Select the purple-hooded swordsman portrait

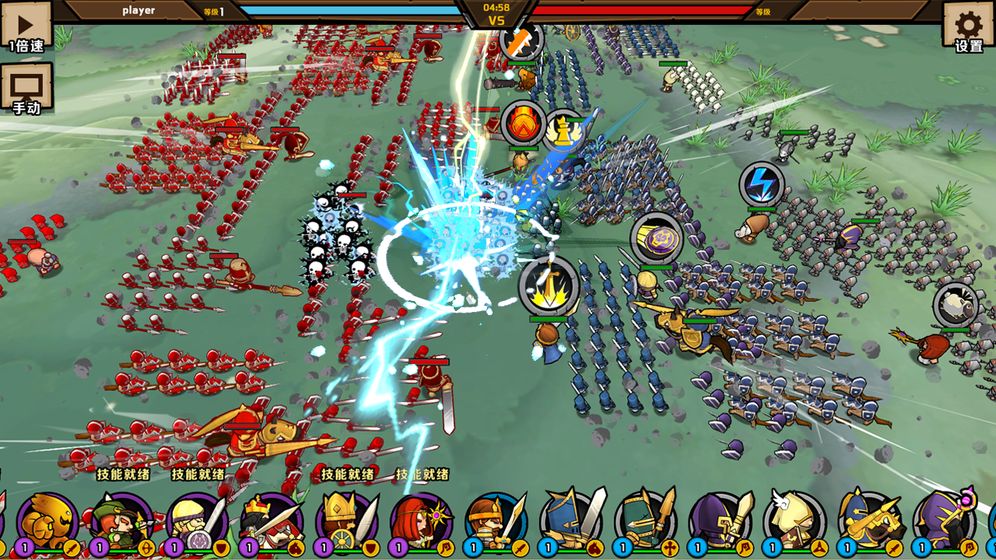click(x=720, y=521)
